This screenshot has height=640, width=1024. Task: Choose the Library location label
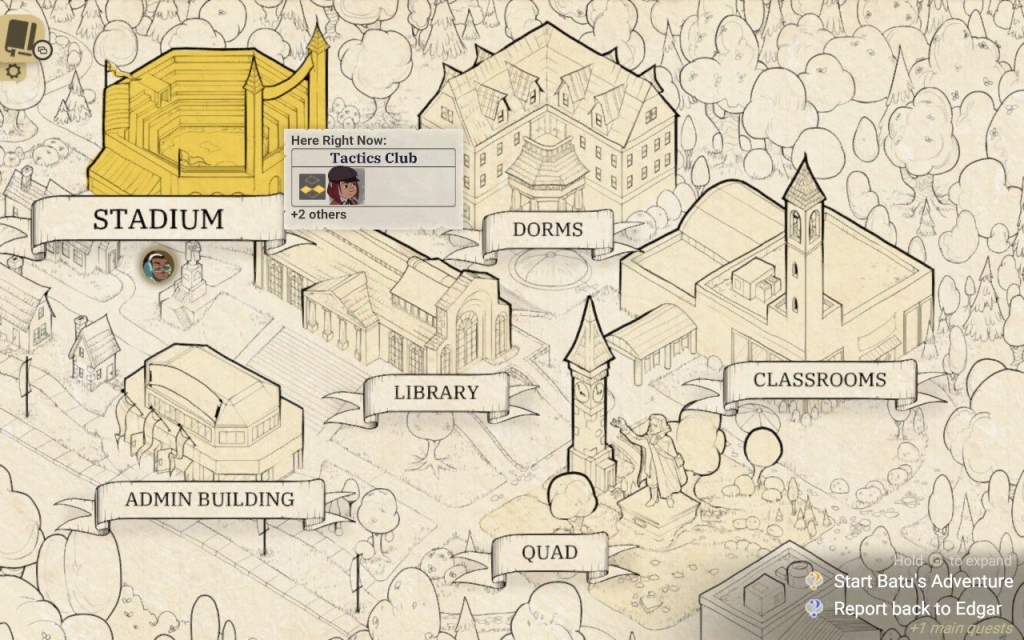pos(436,392)
